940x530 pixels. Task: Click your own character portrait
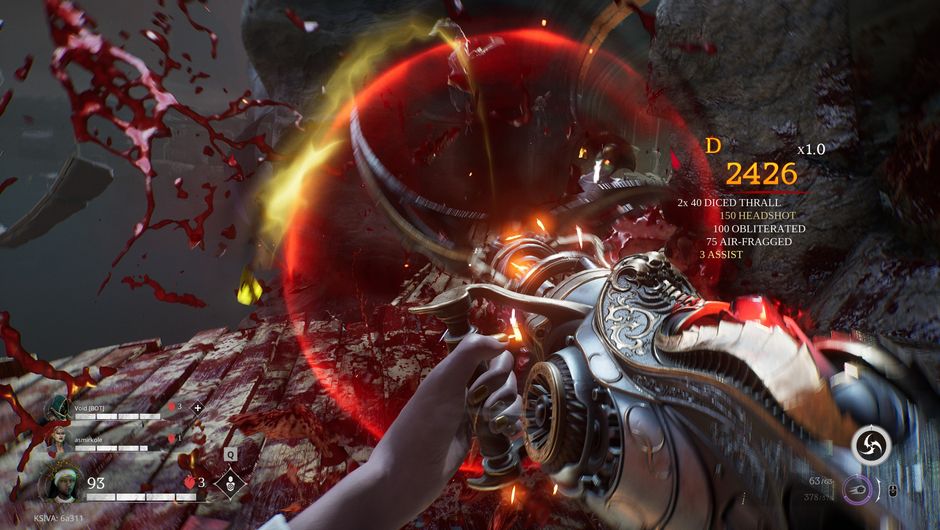[59, 484]
